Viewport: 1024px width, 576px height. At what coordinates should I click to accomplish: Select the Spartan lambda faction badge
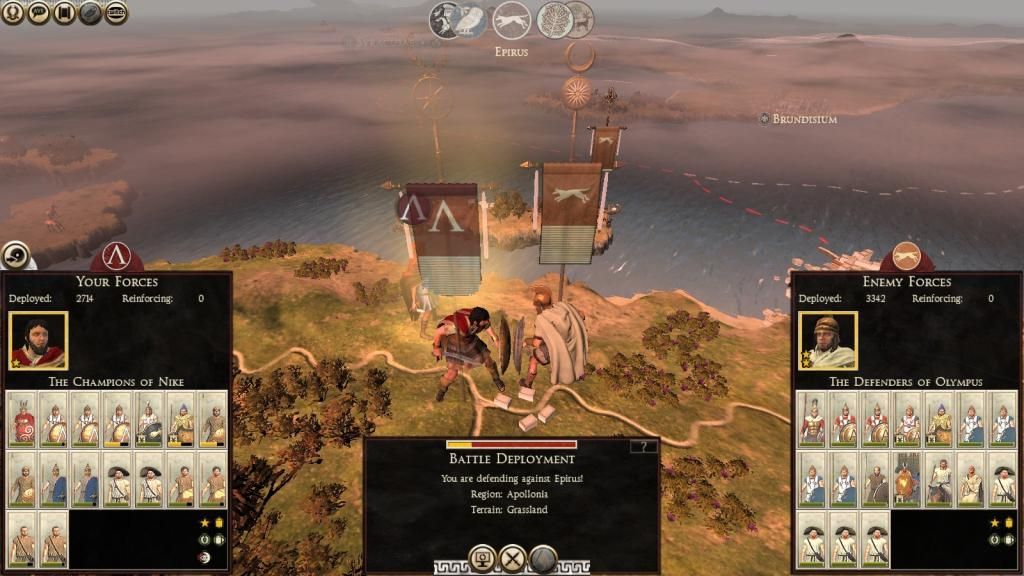(117, 257)
